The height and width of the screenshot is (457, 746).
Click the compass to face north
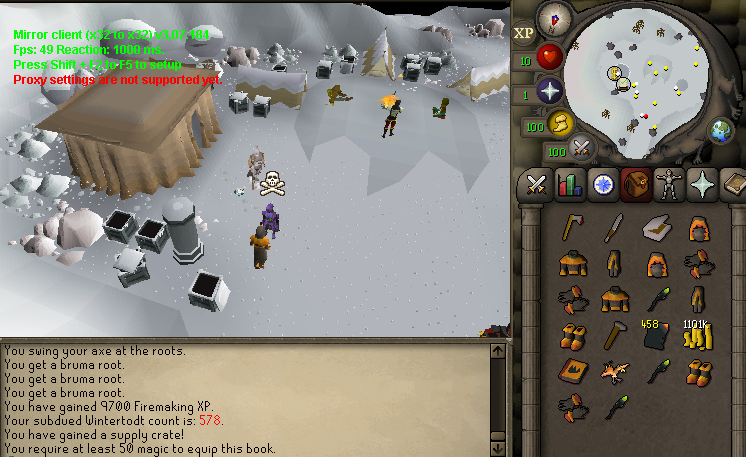tap(553, 17)
